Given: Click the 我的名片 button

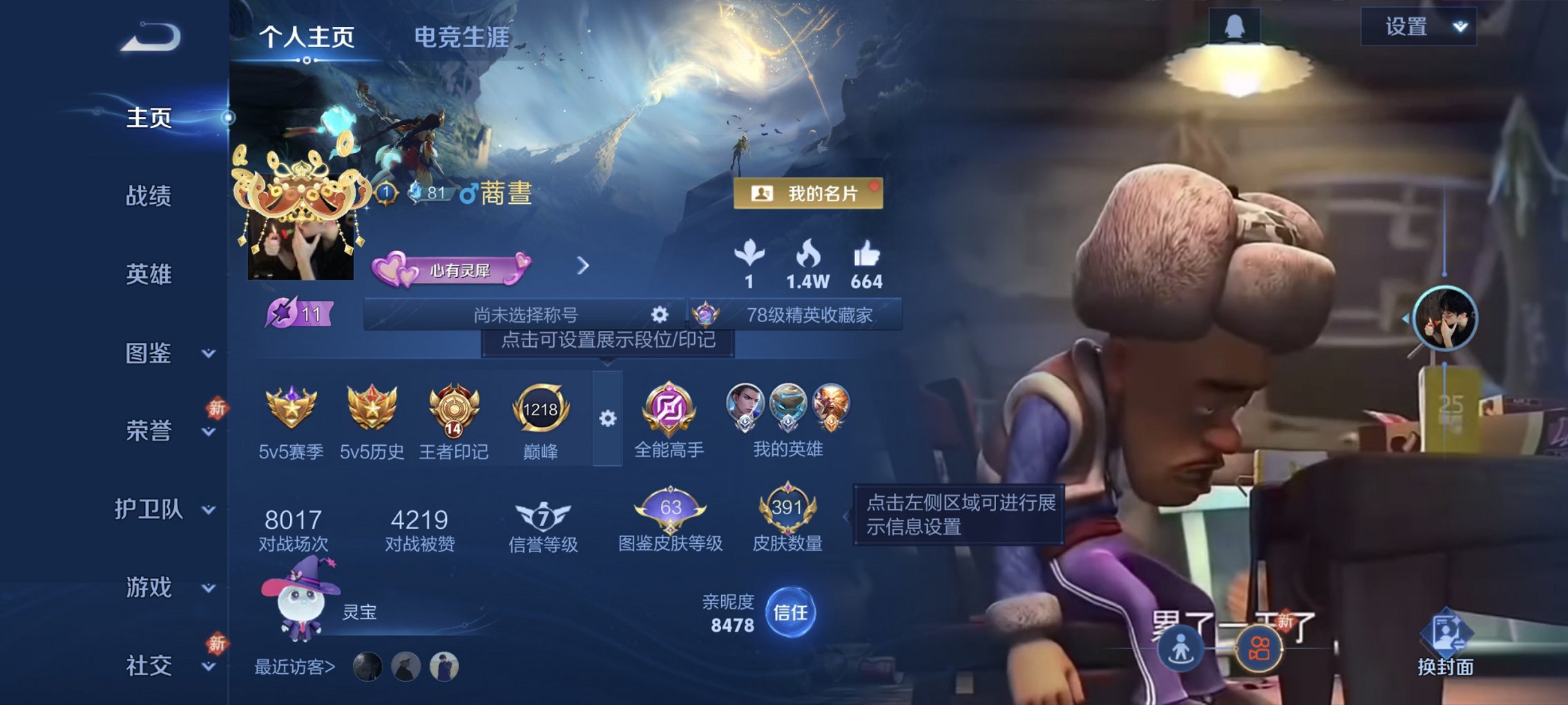Looking at the screenshot, I should pos(808,194).
